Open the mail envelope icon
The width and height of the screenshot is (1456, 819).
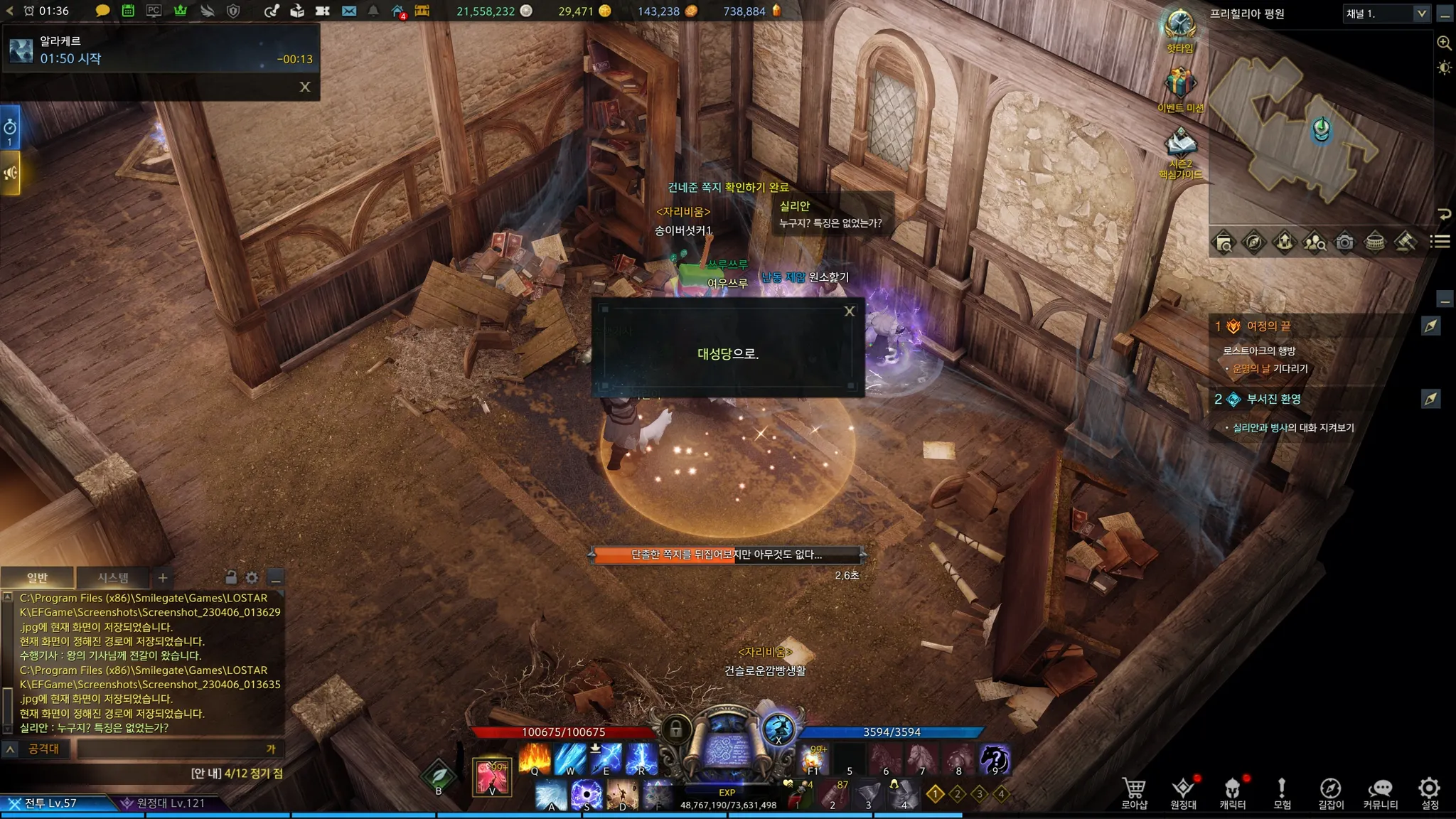(x=348, y=11)
